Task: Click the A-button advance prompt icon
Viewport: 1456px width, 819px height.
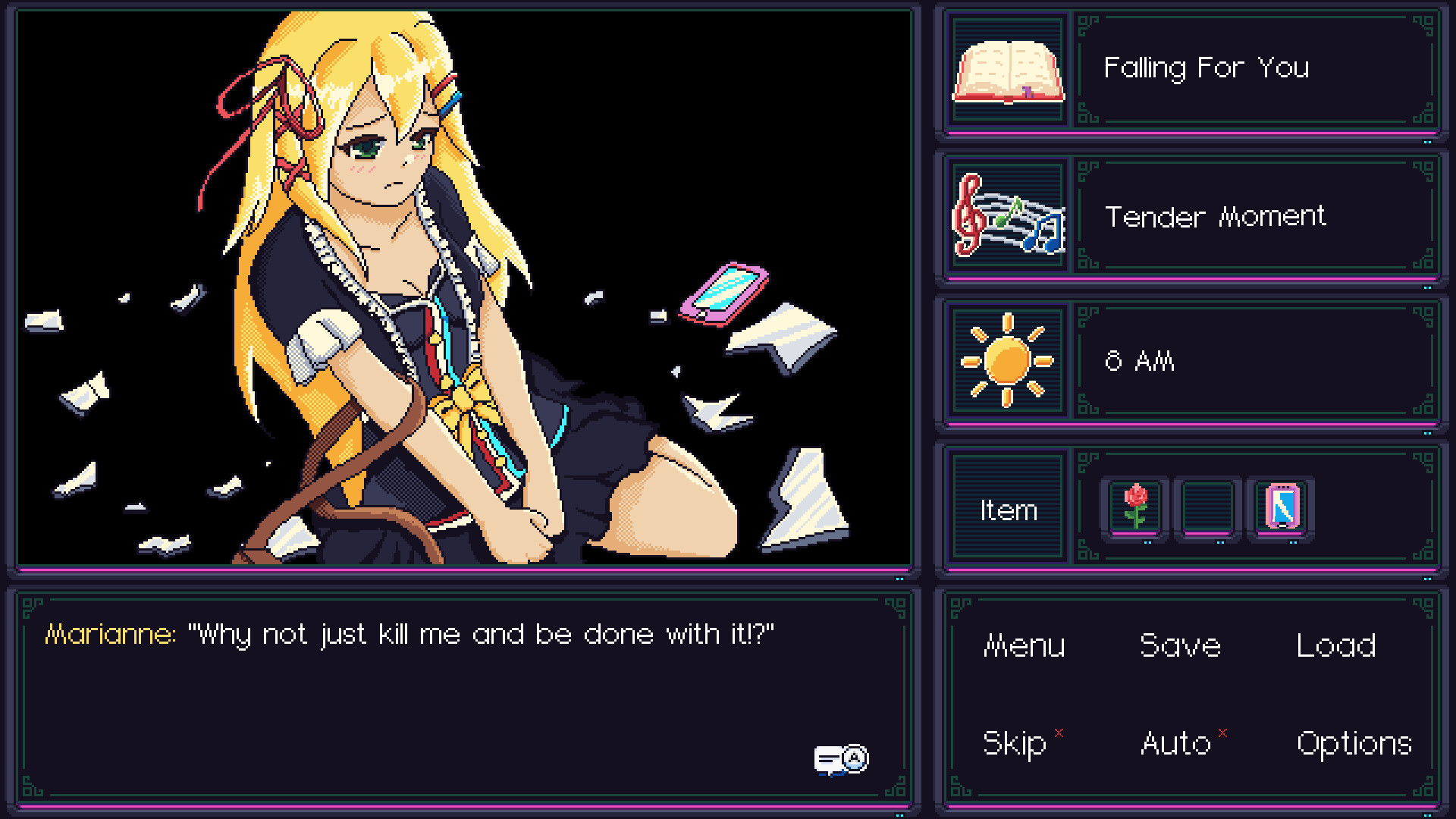Action: coord(855,756)
